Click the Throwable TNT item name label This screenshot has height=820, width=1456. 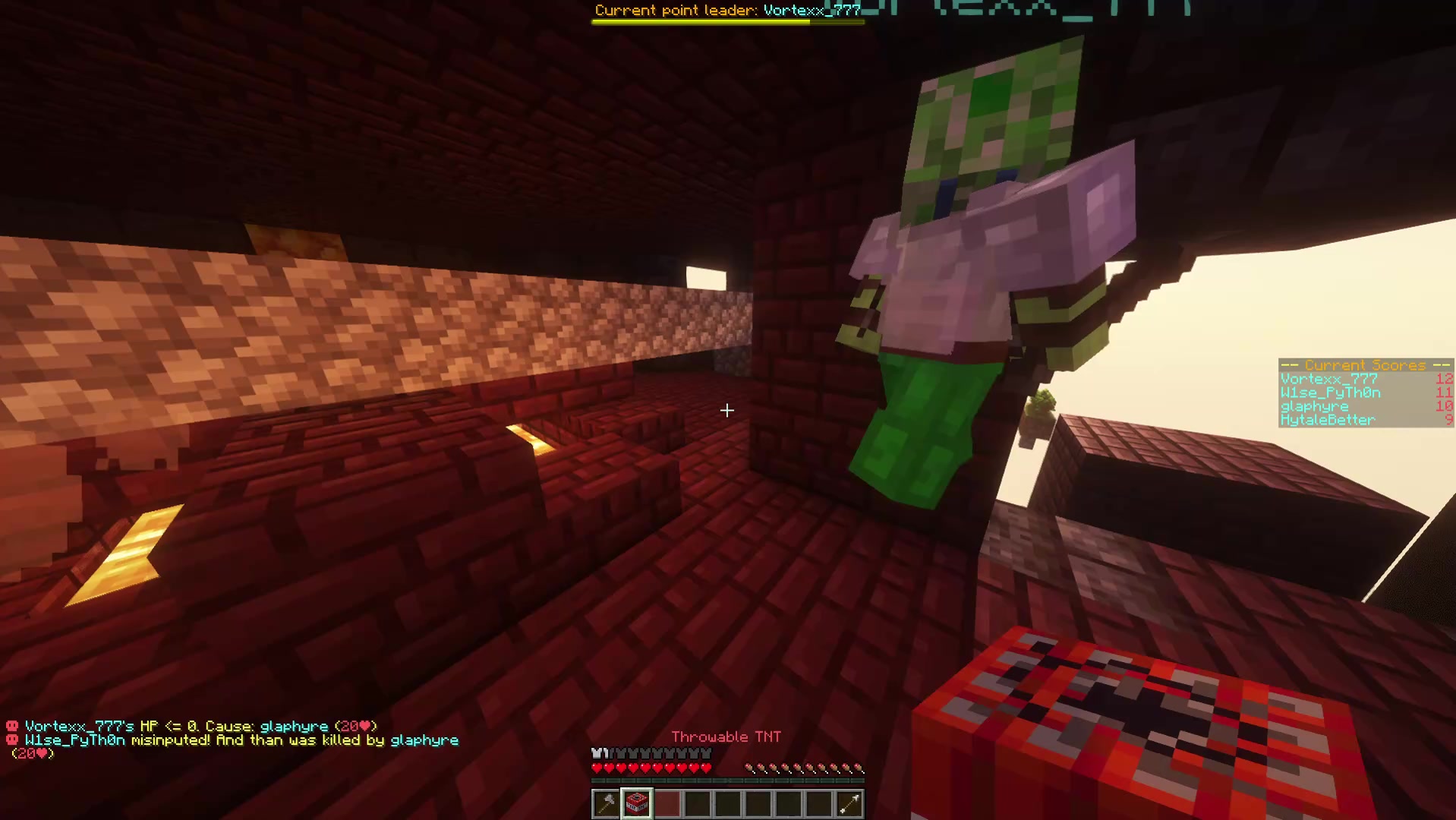pyautogui.click(x=726, y=736)
